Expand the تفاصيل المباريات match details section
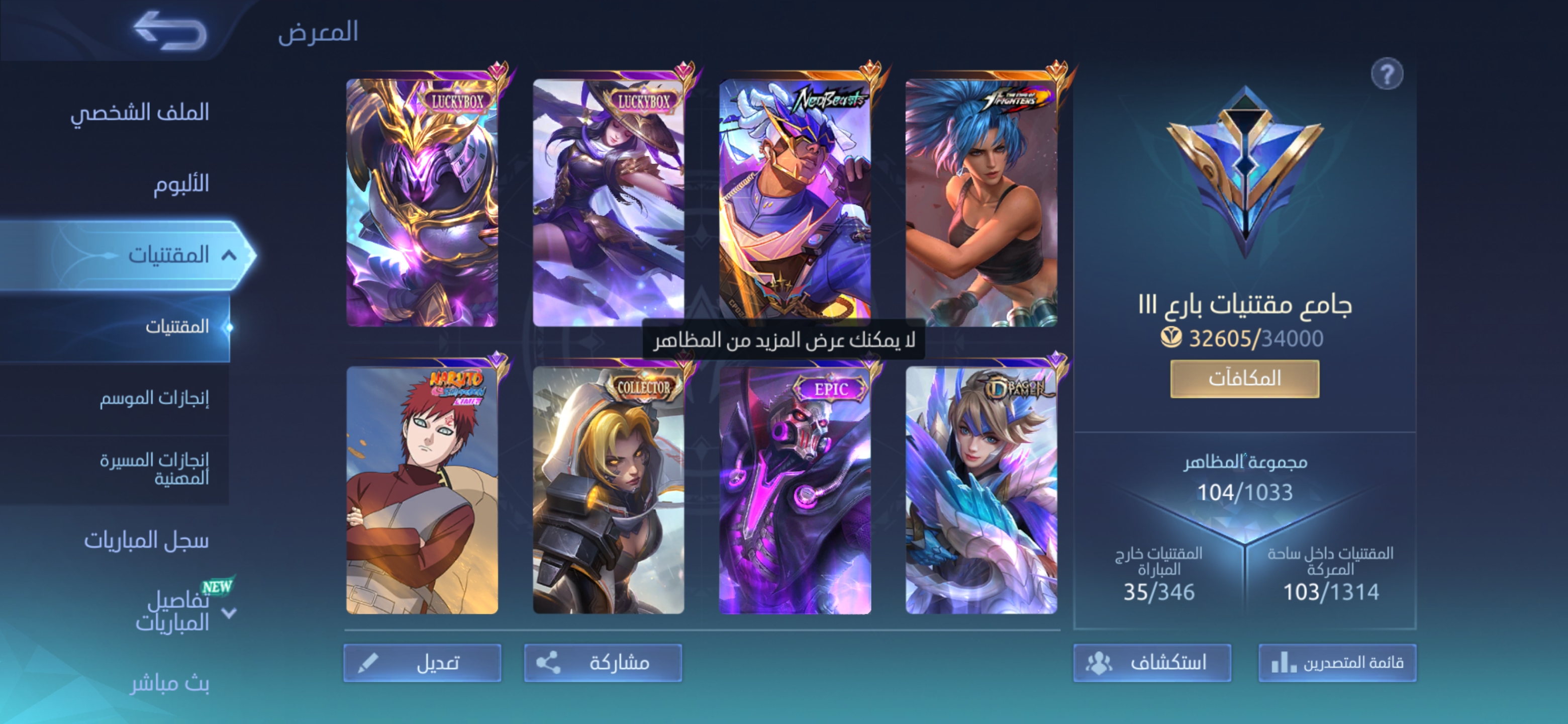This screenshot has width=1568, height=724. click(x=229, y=612)
